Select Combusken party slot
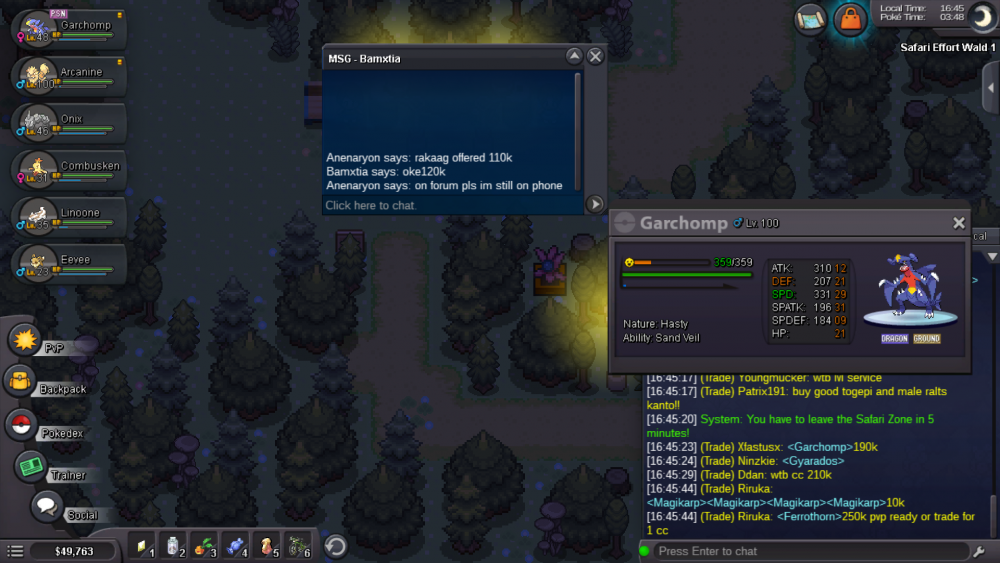Screen dimensions: 1000x563 (70, 171)
